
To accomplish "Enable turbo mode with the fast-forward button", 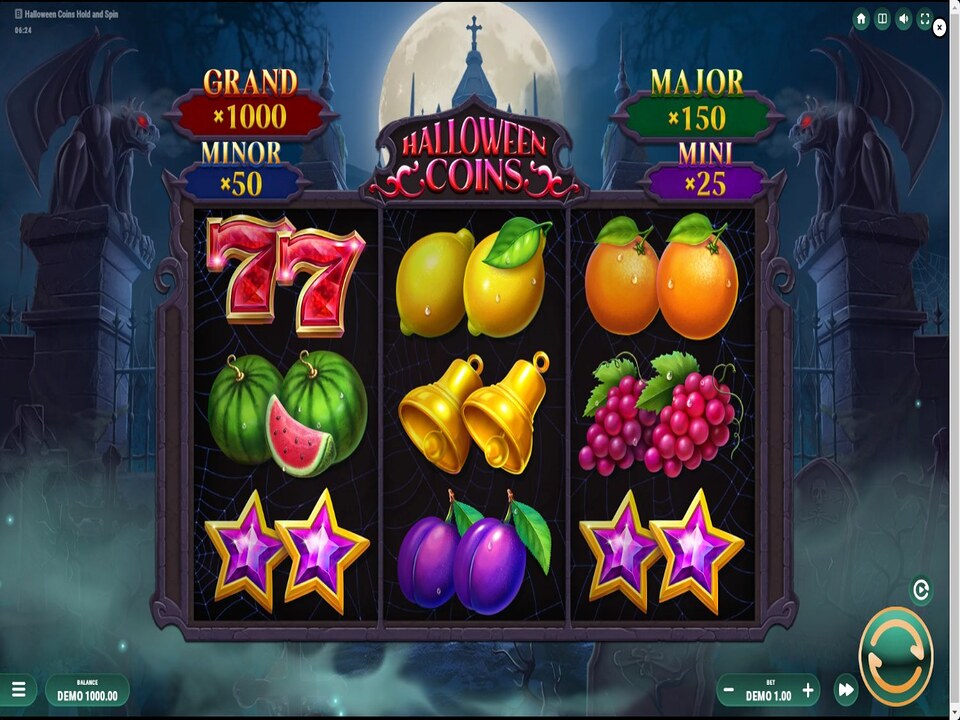I will tap(846, 690).
